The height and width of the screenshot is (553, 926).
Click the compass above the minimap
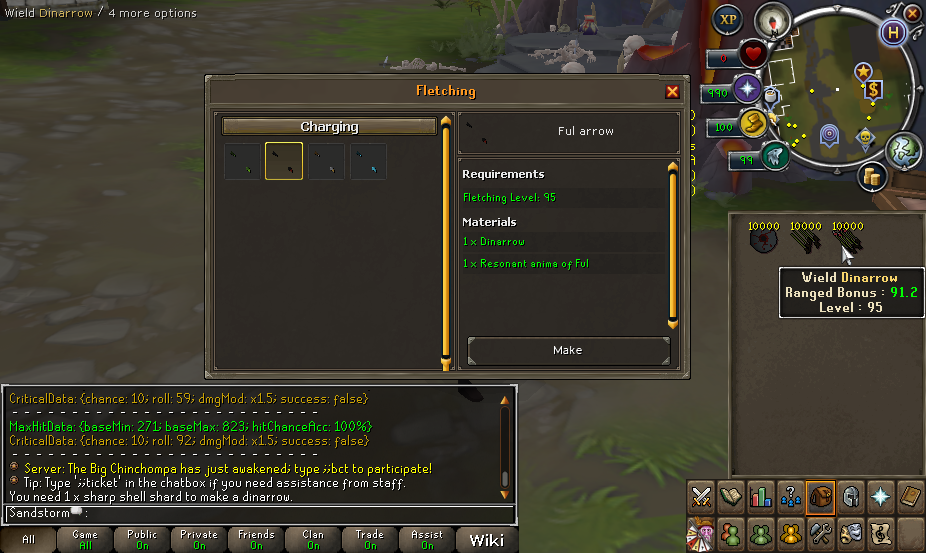pyautogui.click(x=771, y=19)
